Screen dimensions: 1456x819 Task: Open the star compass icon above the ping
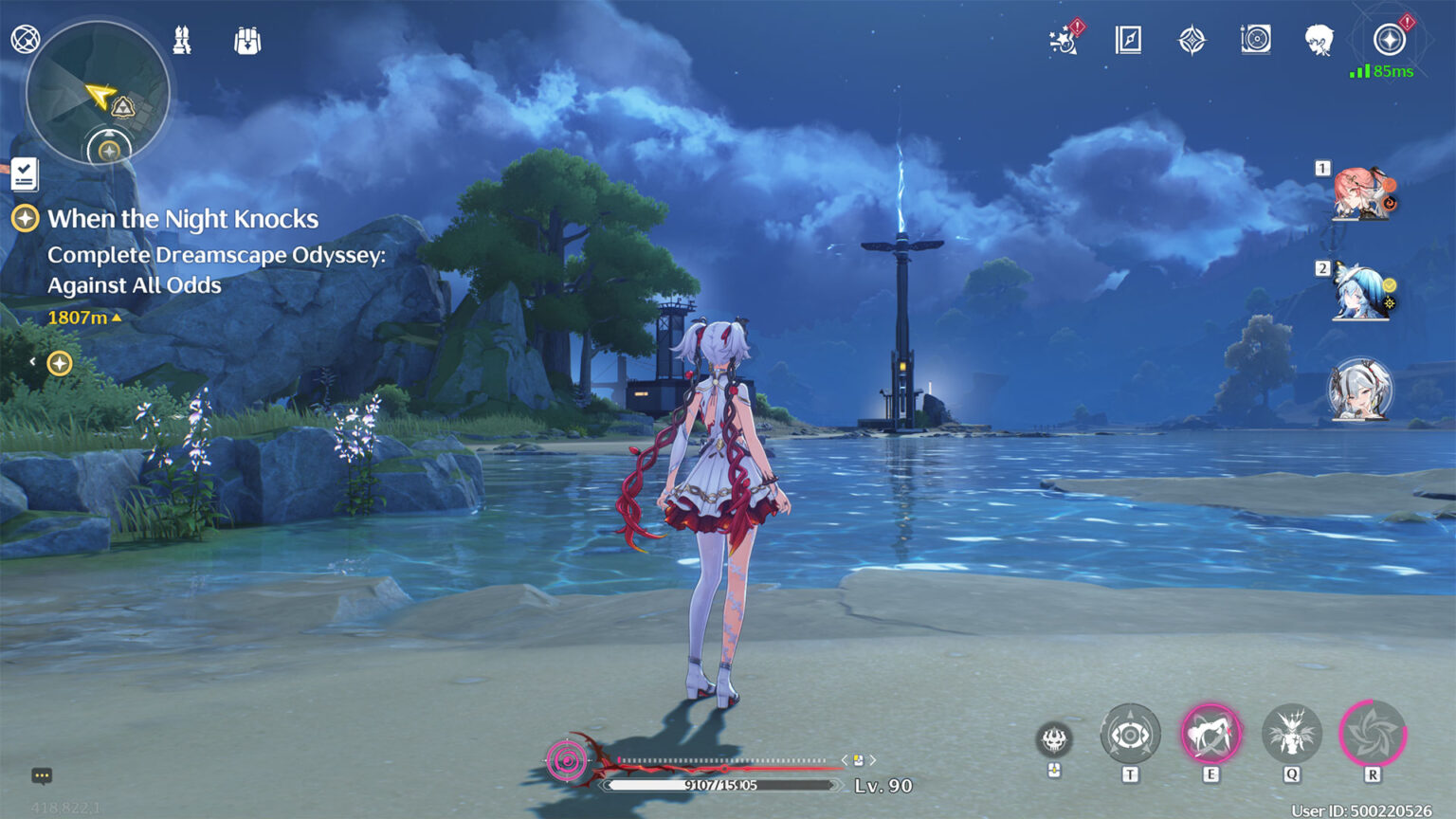click(x=1389, y=40)
